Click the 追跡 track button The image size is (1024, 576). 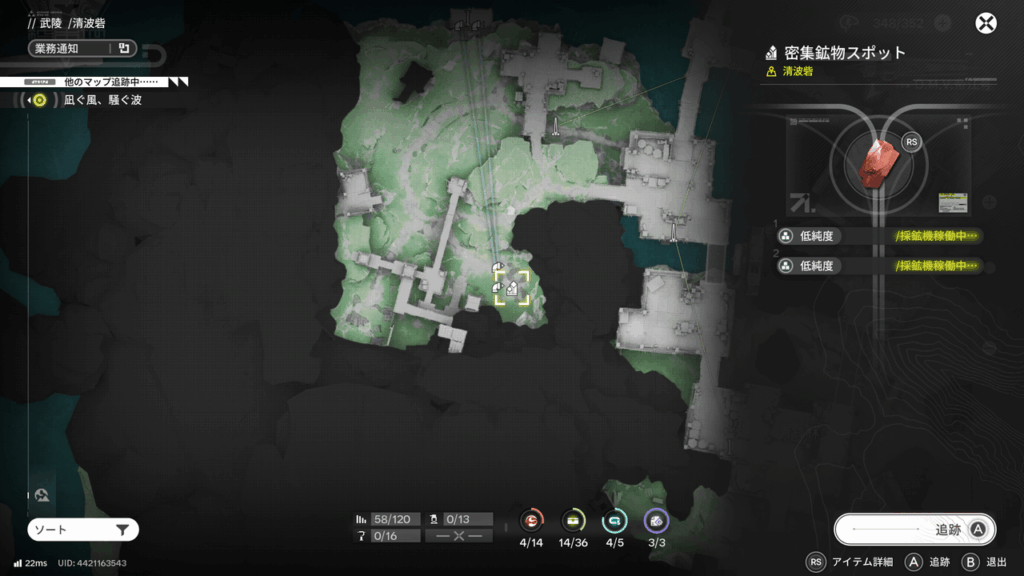pyautogui.click(x=914, y=530)
